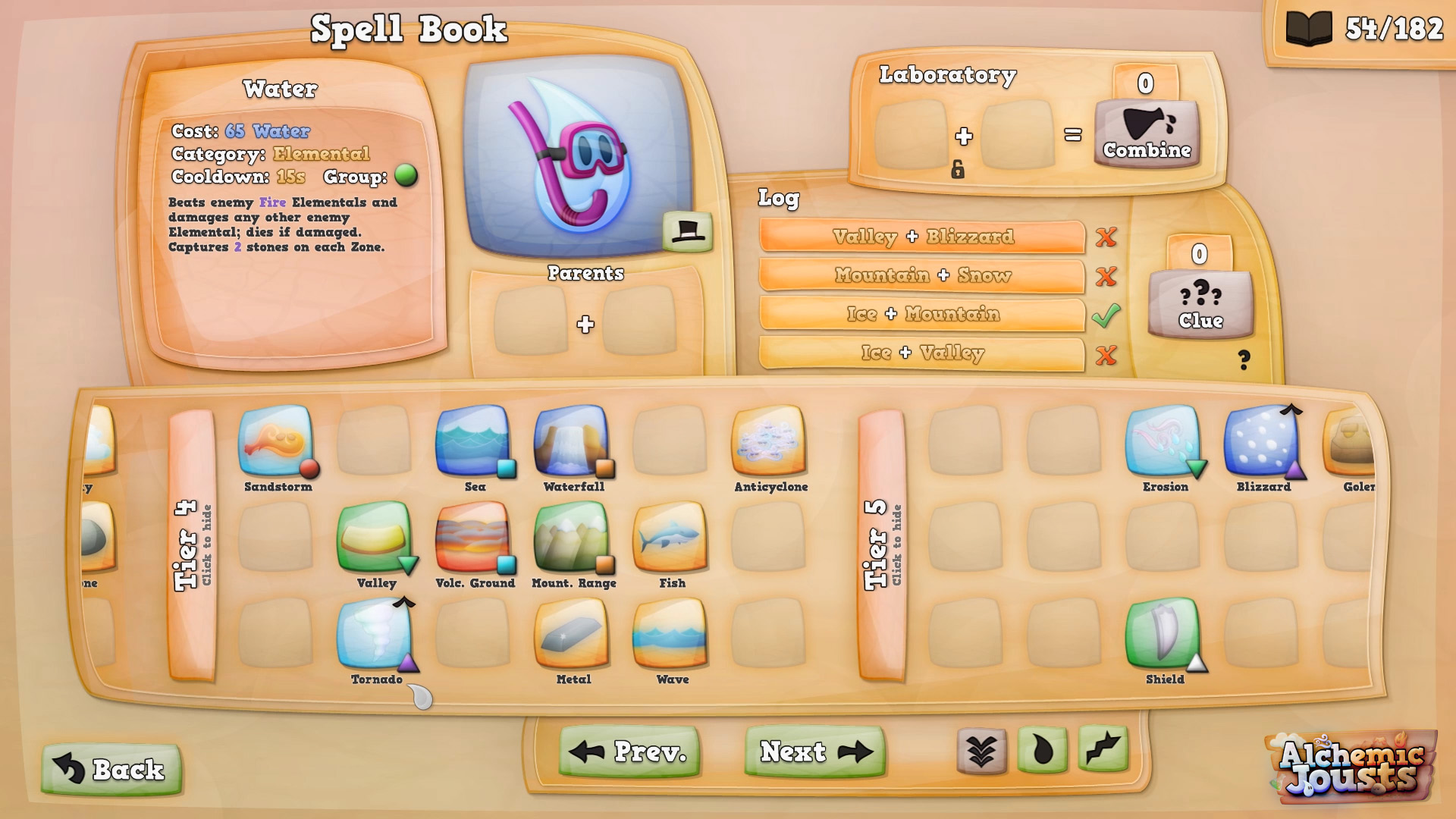Dismiss the Valley + Blizzard log entry
The width and height of the screenshot is (1456, 819).
1106,237
